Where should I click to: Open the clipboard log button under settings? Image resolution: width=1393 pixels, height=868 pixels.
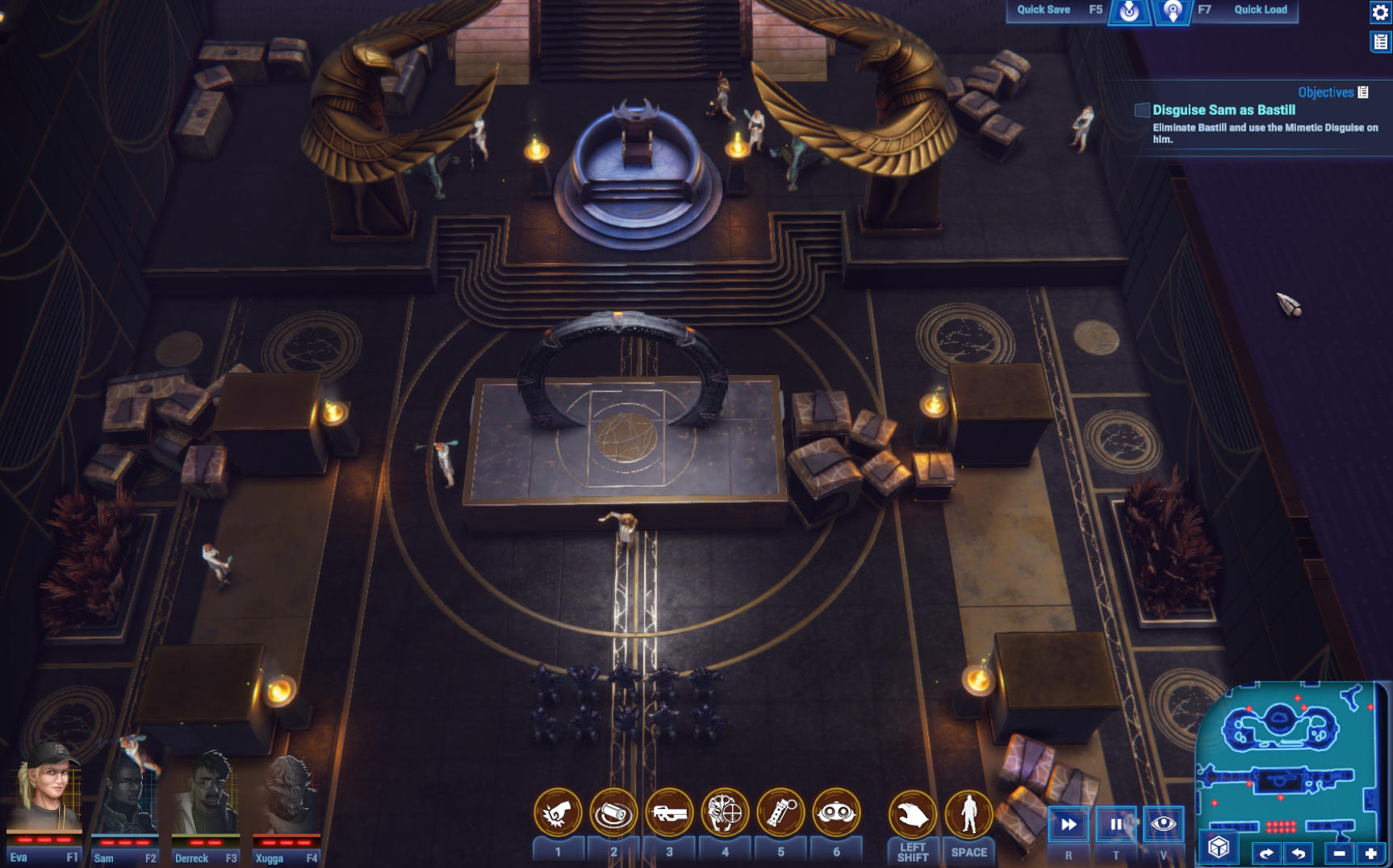click(1380, 42)
